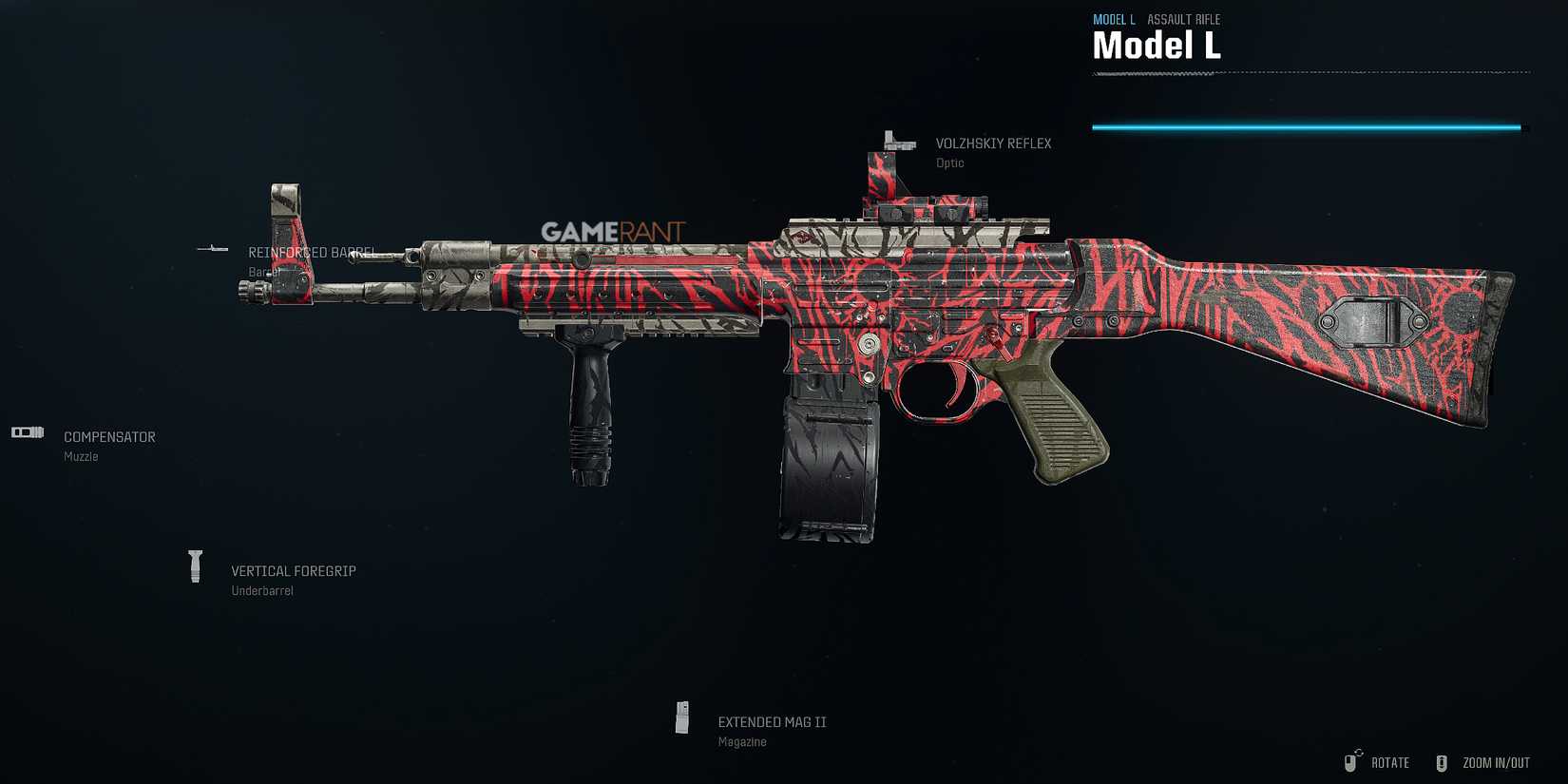Click the Optic category text
The height and width of the screenshot is (784, 1568).
click(x=949, y=163)
